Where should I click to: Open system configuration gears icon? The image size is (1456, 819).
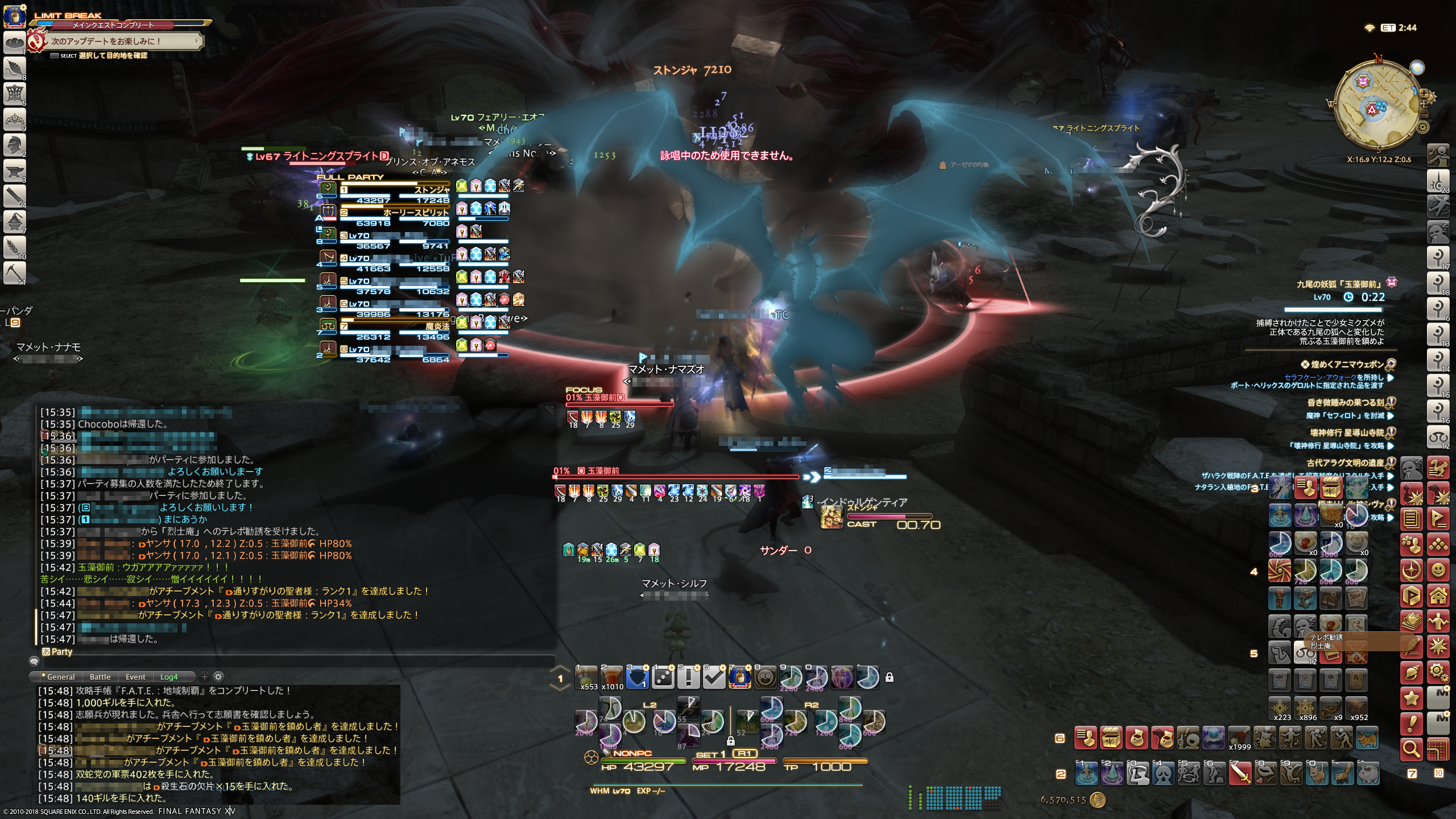tap(1438, 672)
